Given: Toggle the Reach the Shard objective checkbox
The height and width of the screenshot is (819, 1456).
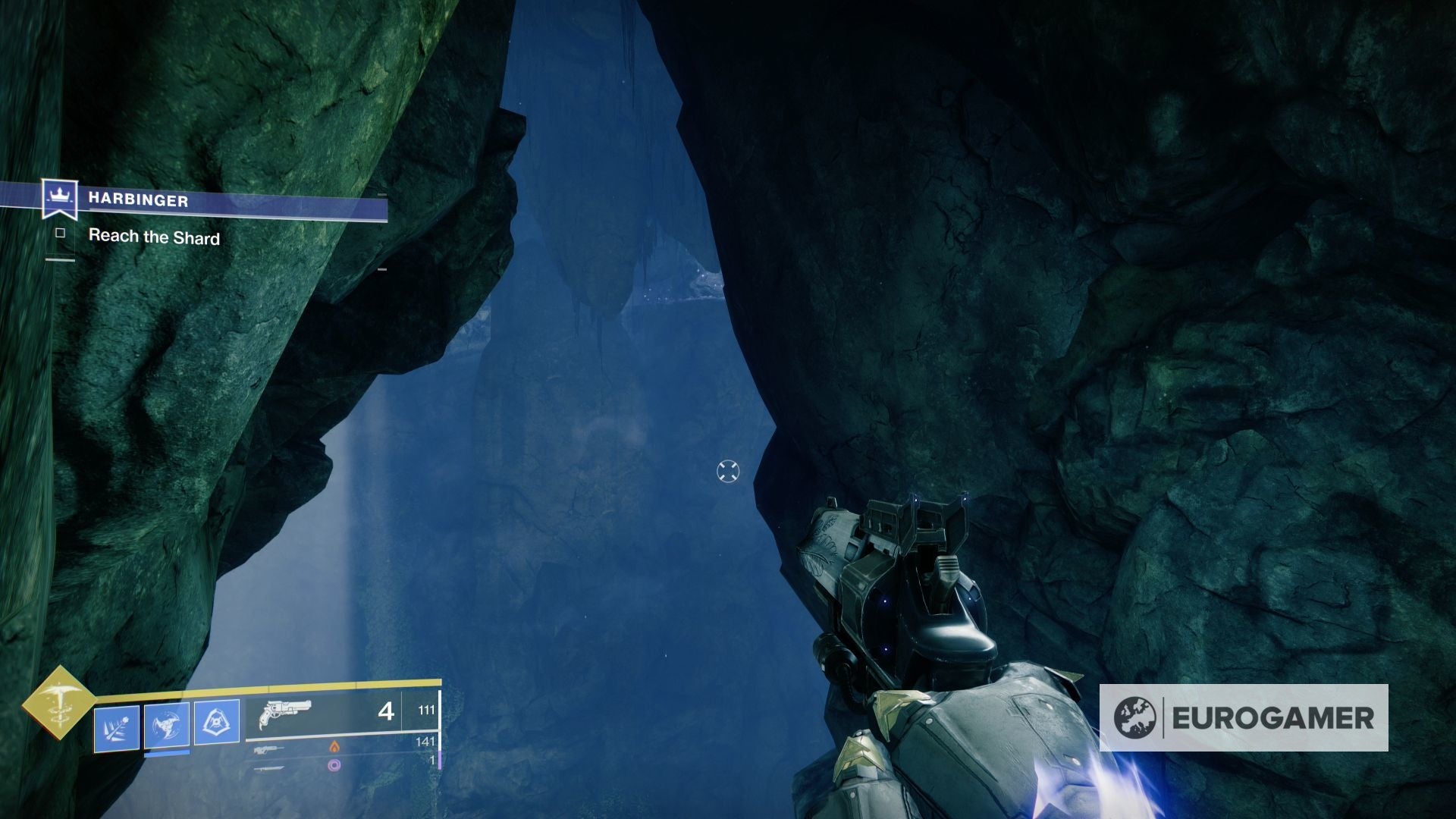Looking at the screenshot, I should [x=61, y=235].
